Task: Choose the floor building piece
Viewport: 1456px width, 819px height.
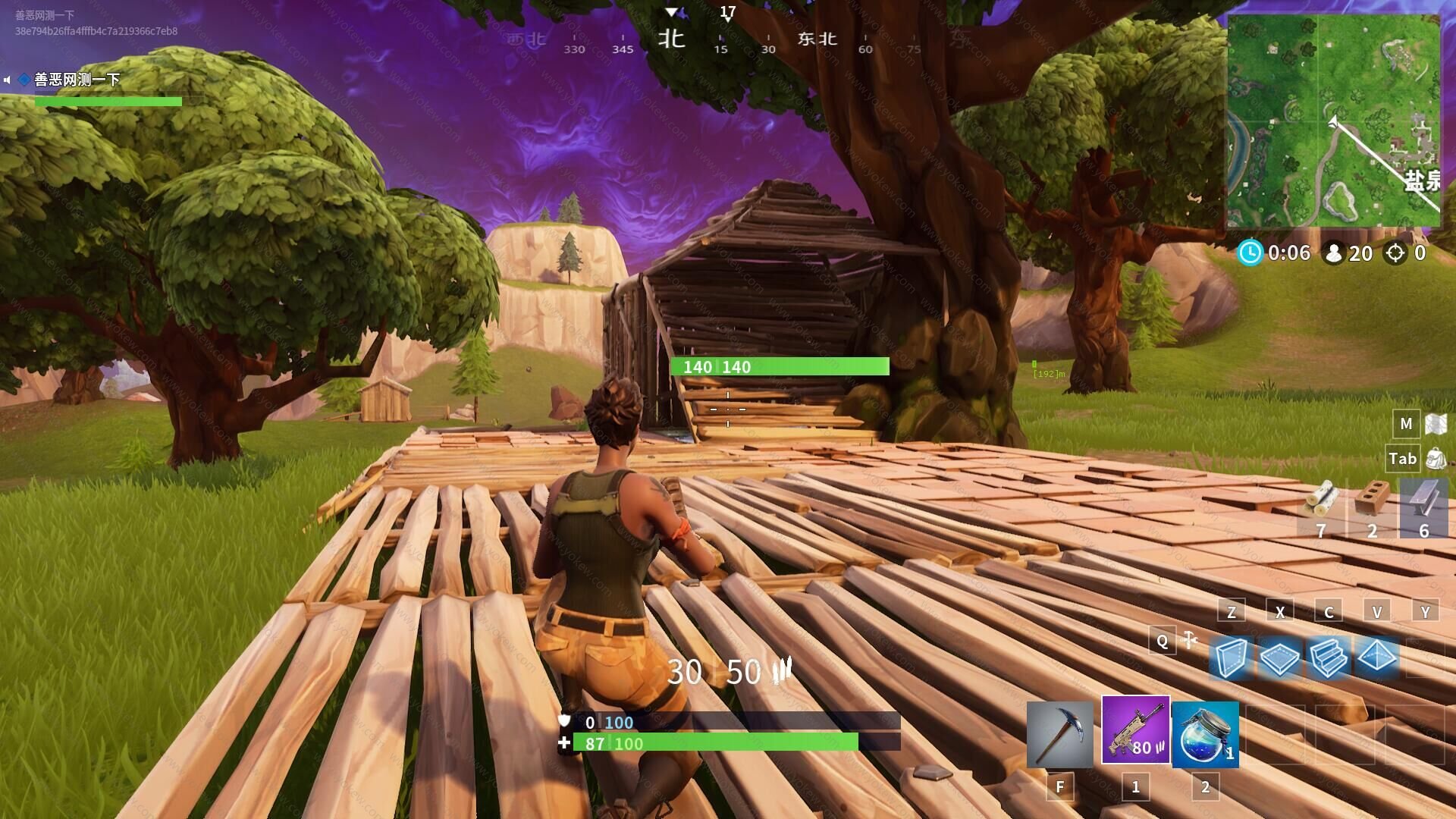Action: [1279, 657]
